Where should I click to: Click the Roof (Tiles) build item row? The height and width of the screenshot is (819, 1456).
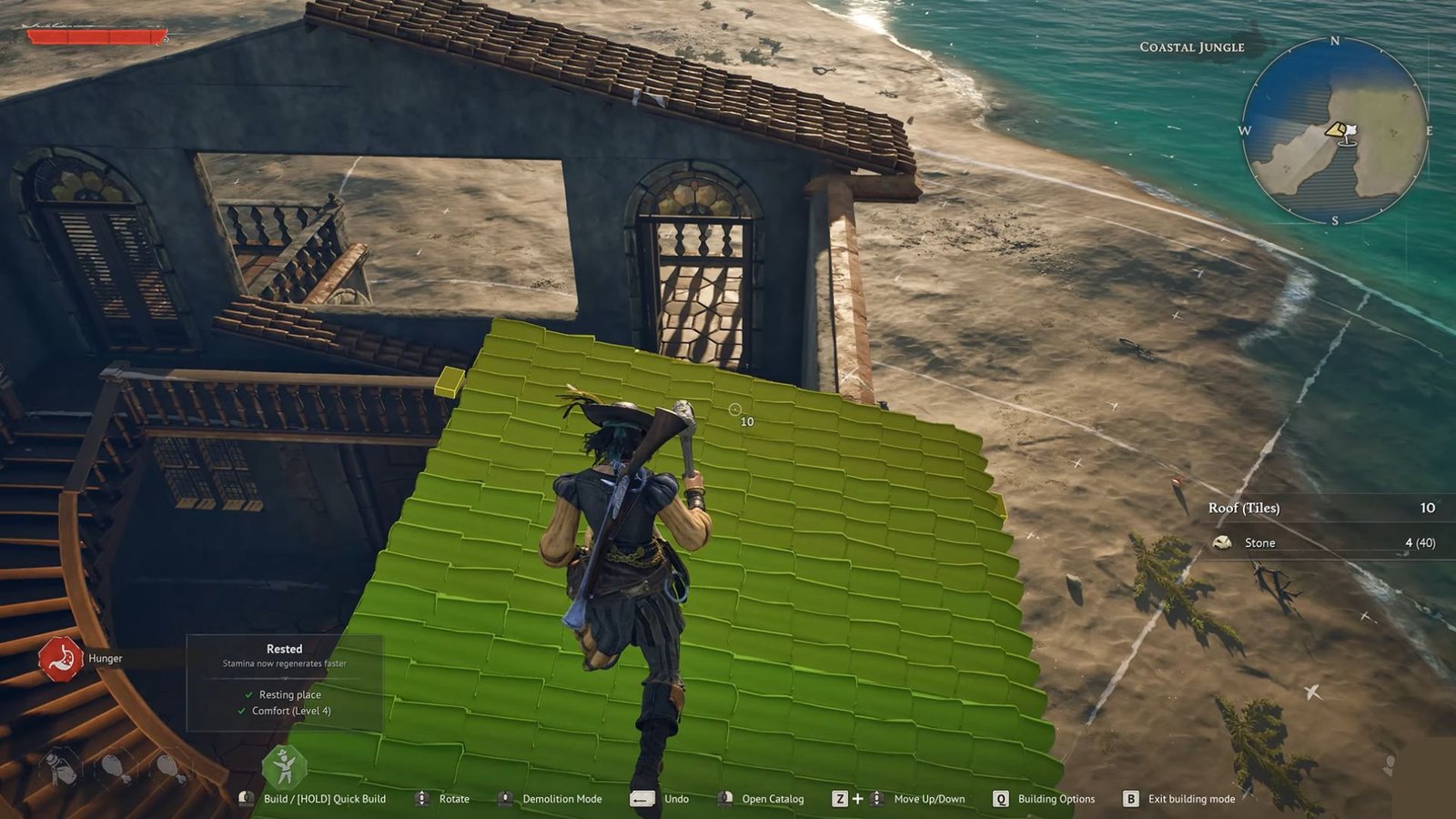1321,508
